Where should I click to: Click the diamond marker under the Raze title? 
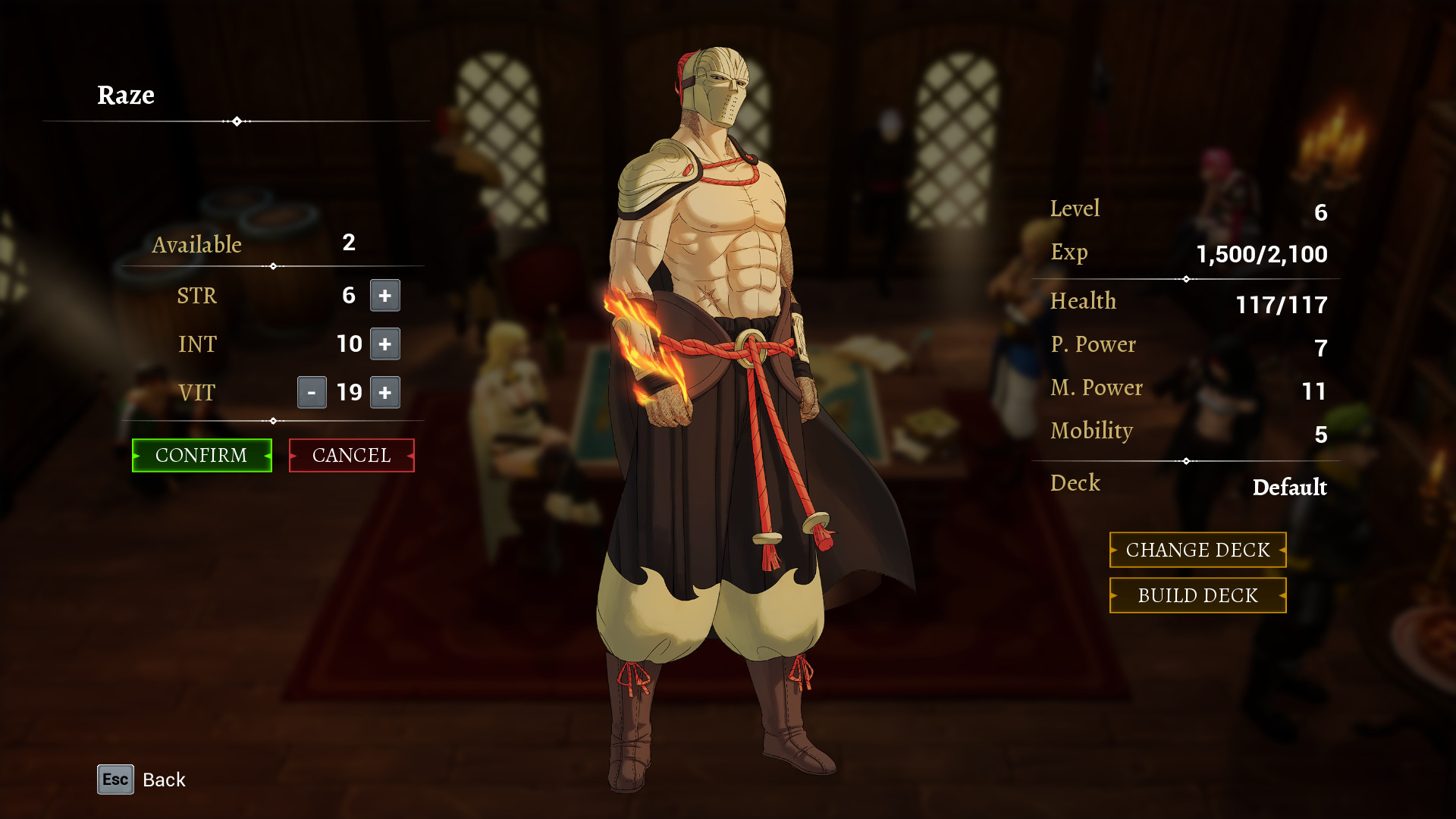click(237, 120)
